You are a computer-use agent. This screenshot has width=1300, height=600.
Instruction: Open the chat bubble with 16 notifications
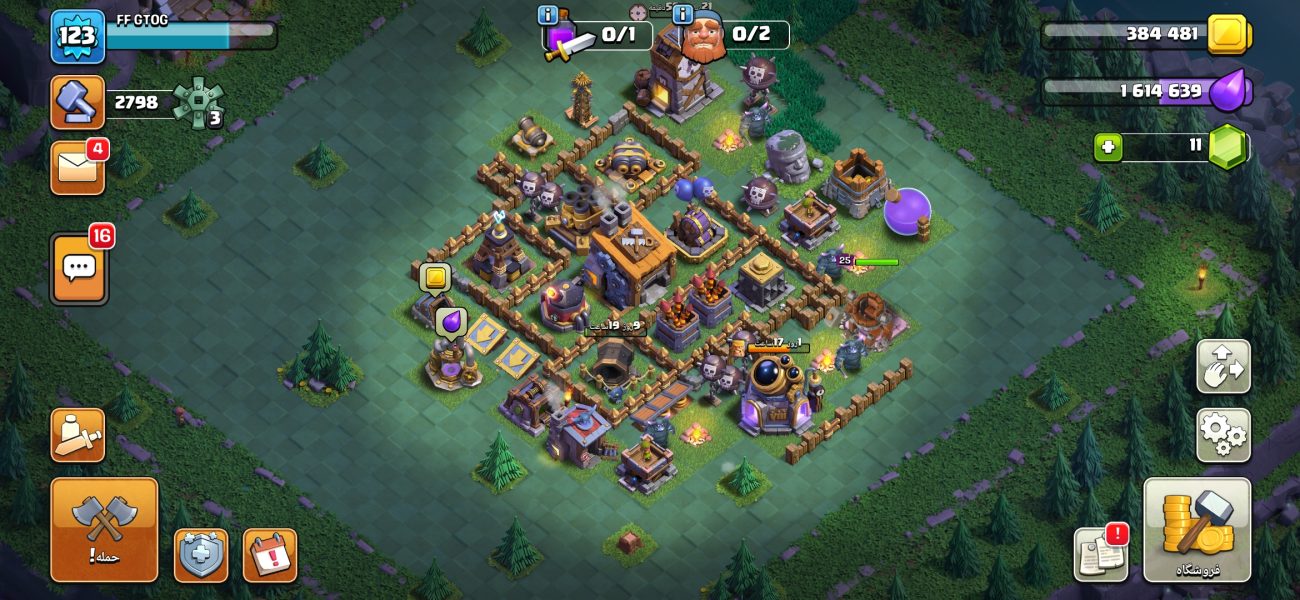(79, 269)
